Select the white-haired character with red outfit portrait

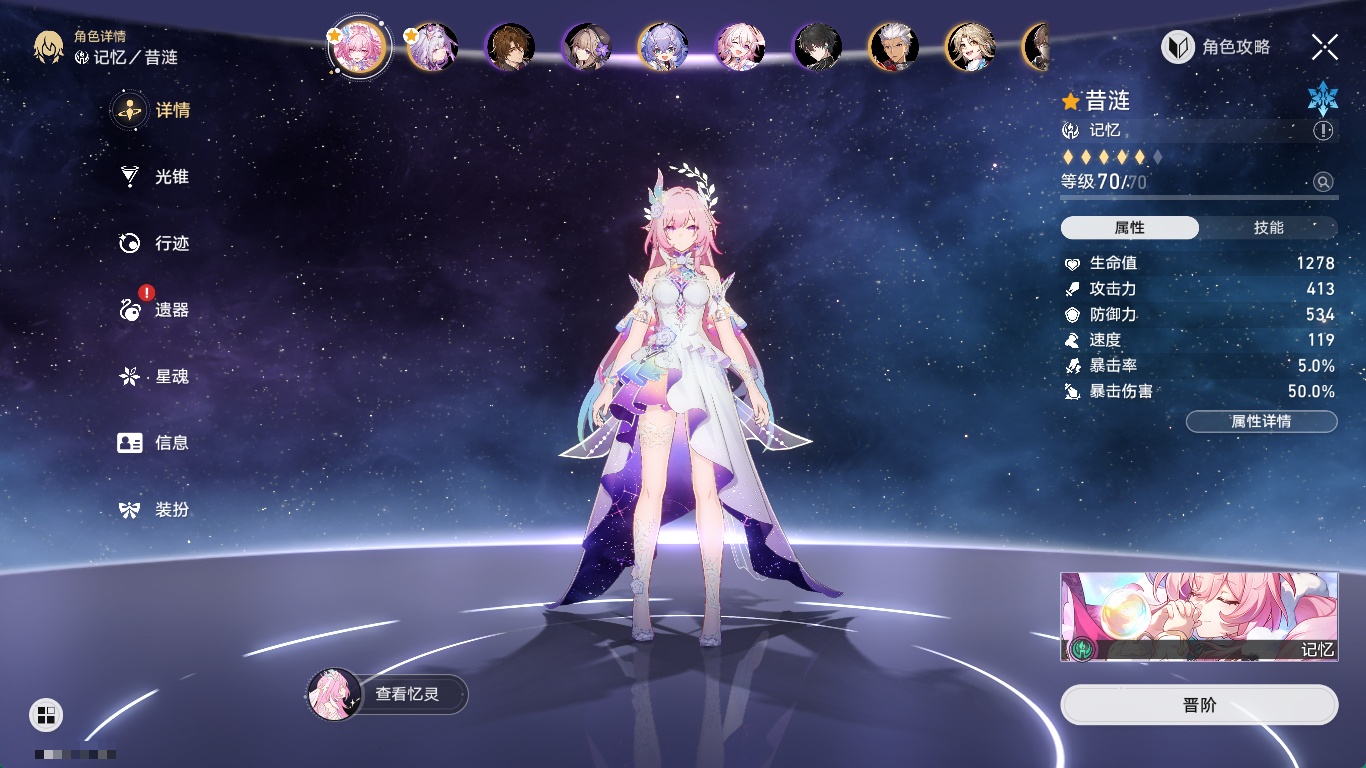pyautogui.click(x=894, y=47)
